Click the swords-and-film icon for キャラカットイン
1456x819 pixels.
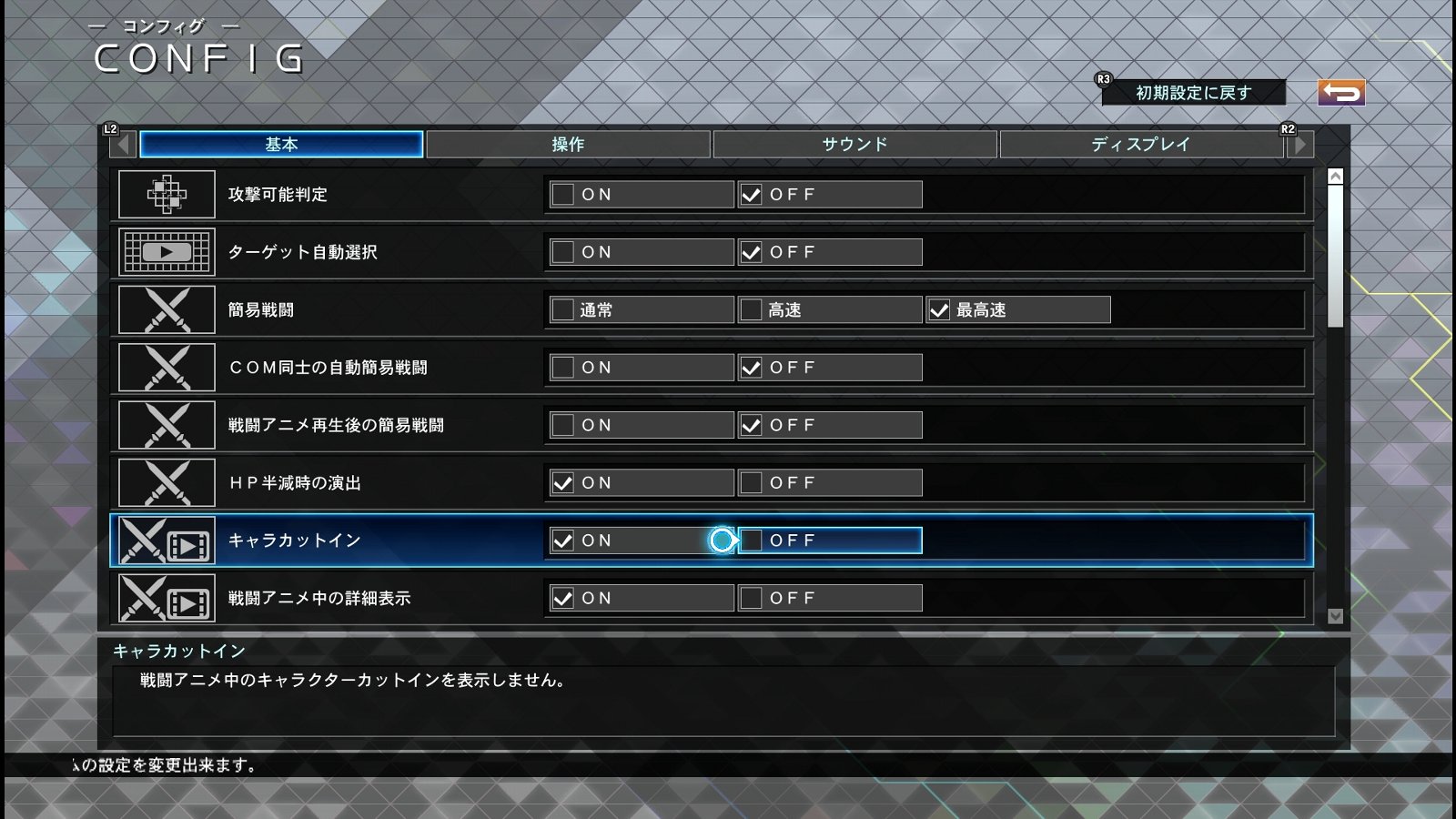pos(167,540)
